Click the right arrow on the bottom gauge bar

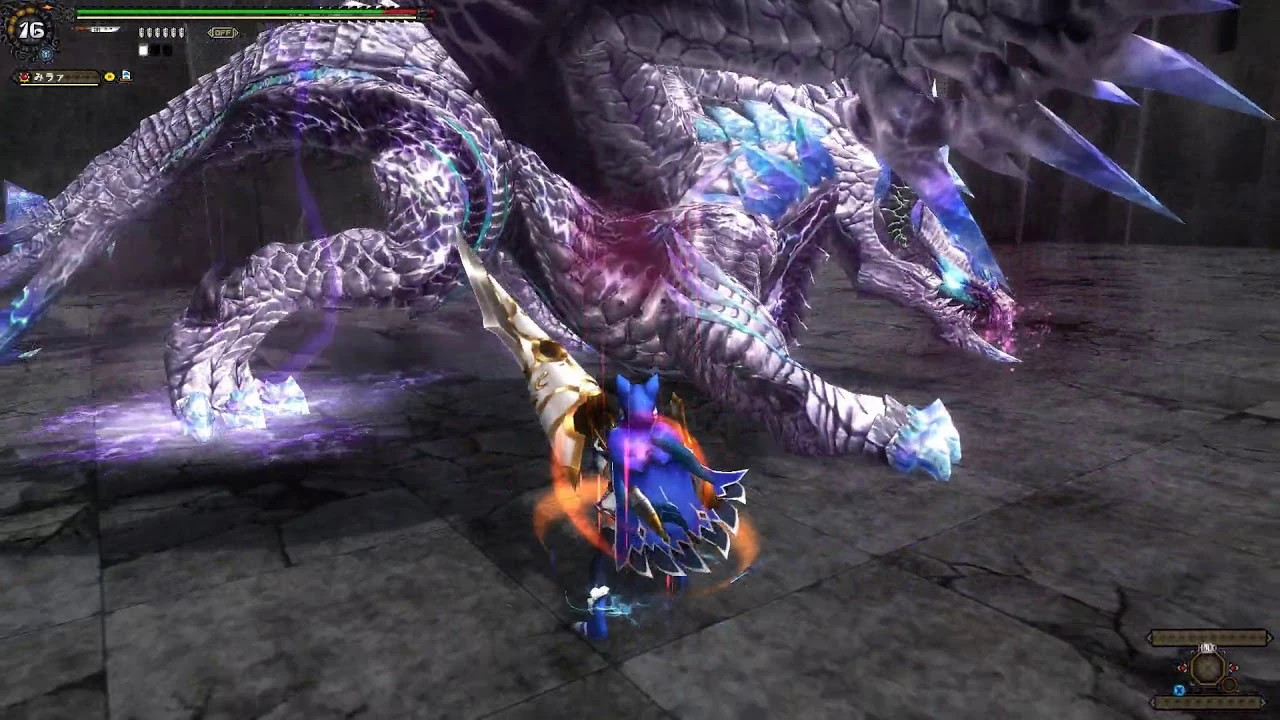coord(1264,702)
